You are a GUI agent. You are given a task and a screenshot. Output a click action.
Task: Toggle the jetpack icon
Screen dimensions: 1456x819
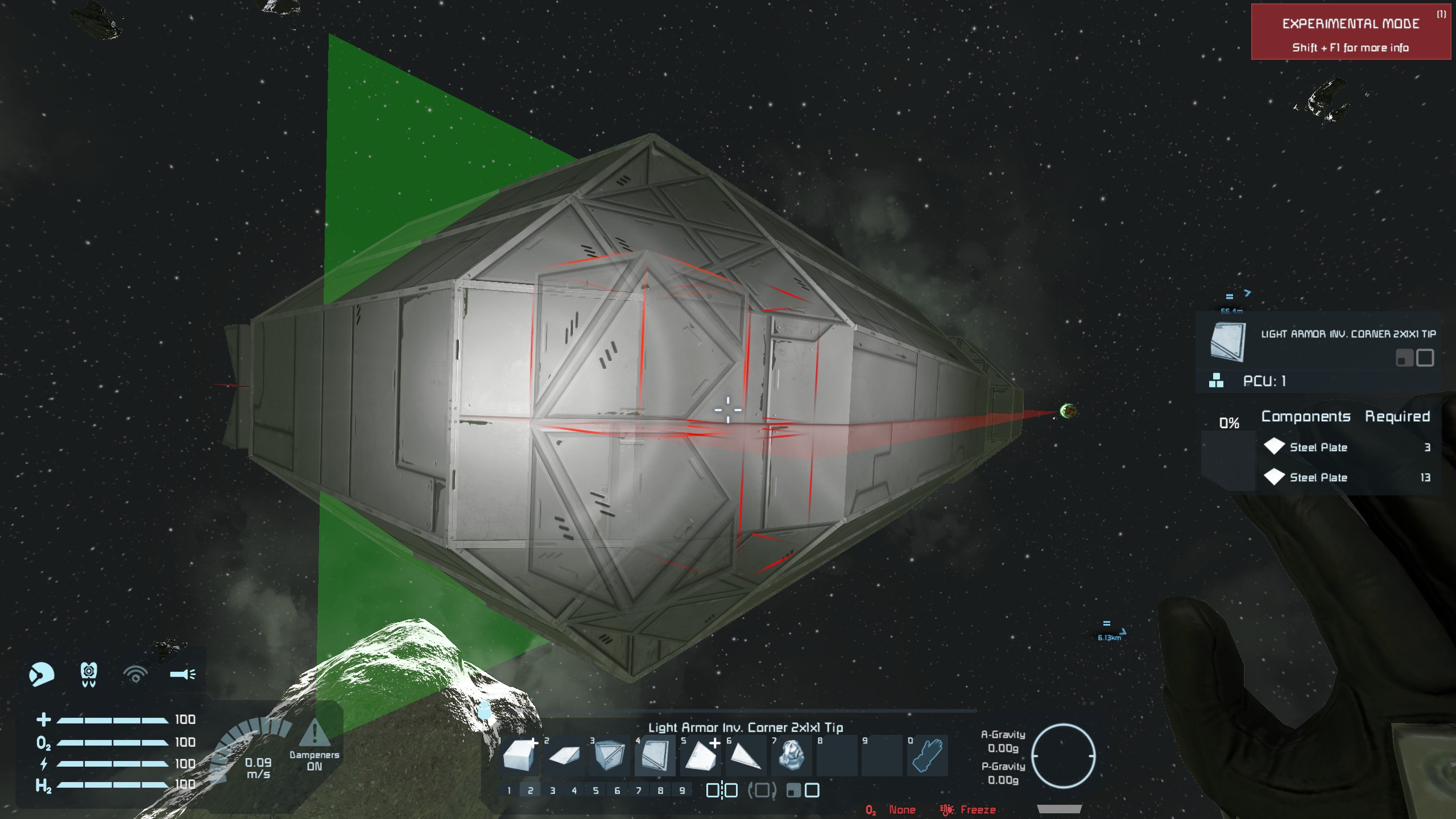click(x=89, y=675)
